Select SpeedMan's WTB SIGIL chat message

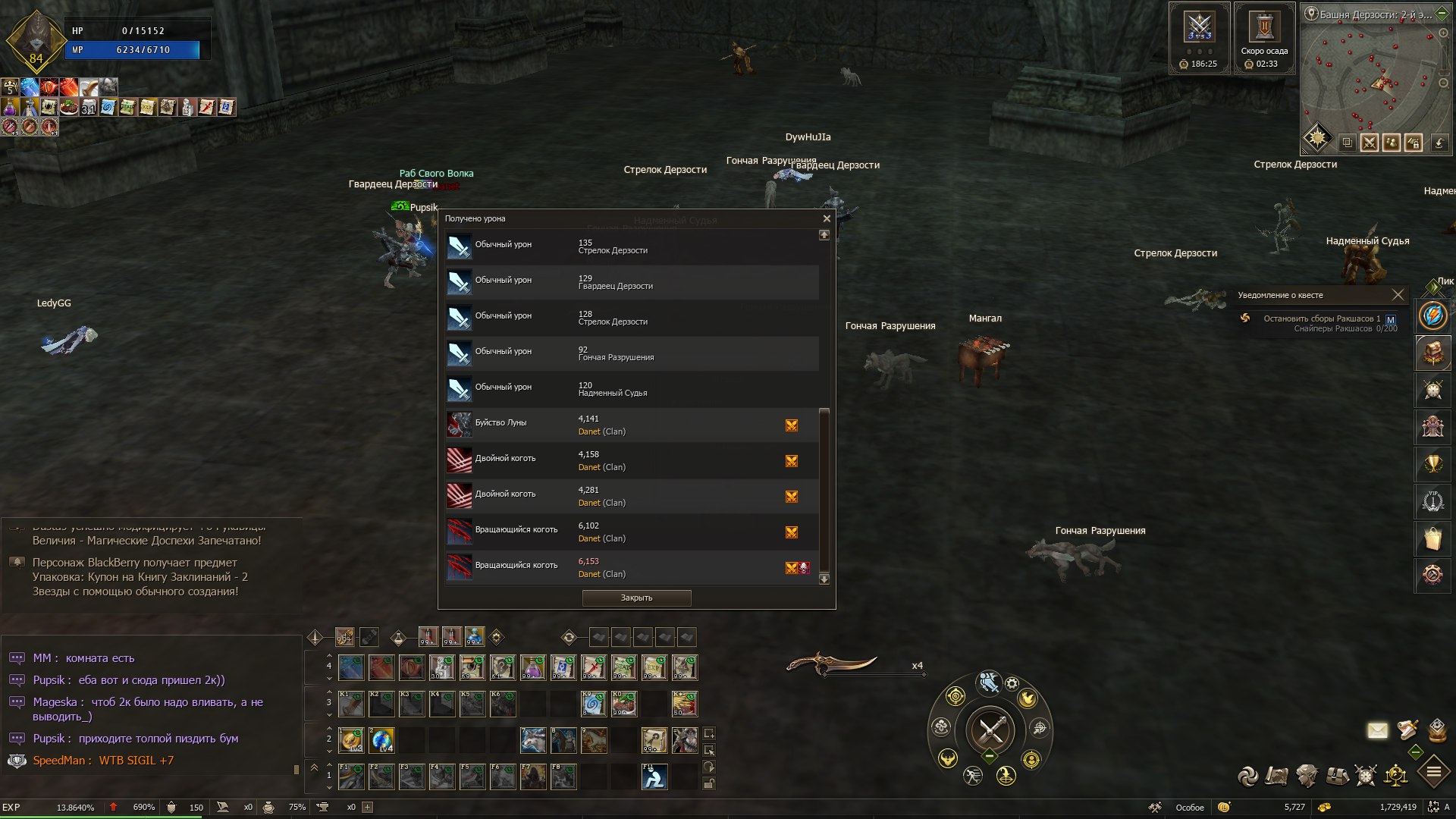[103, 761]
